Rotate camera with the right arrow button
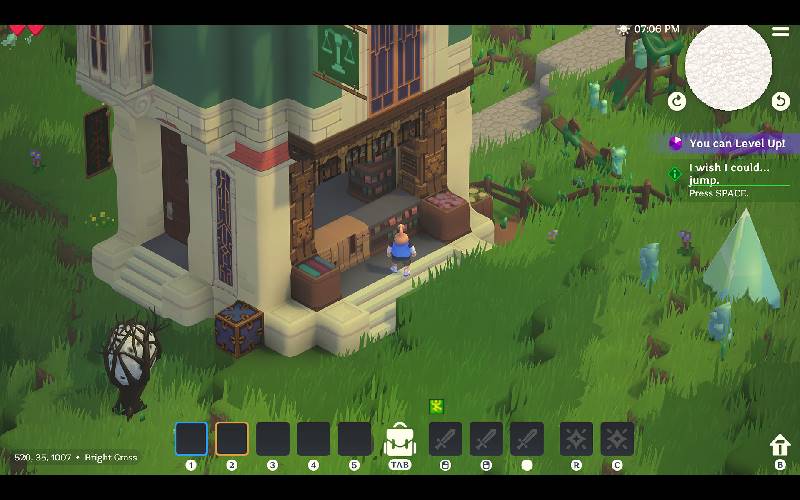 click(780, 100)
